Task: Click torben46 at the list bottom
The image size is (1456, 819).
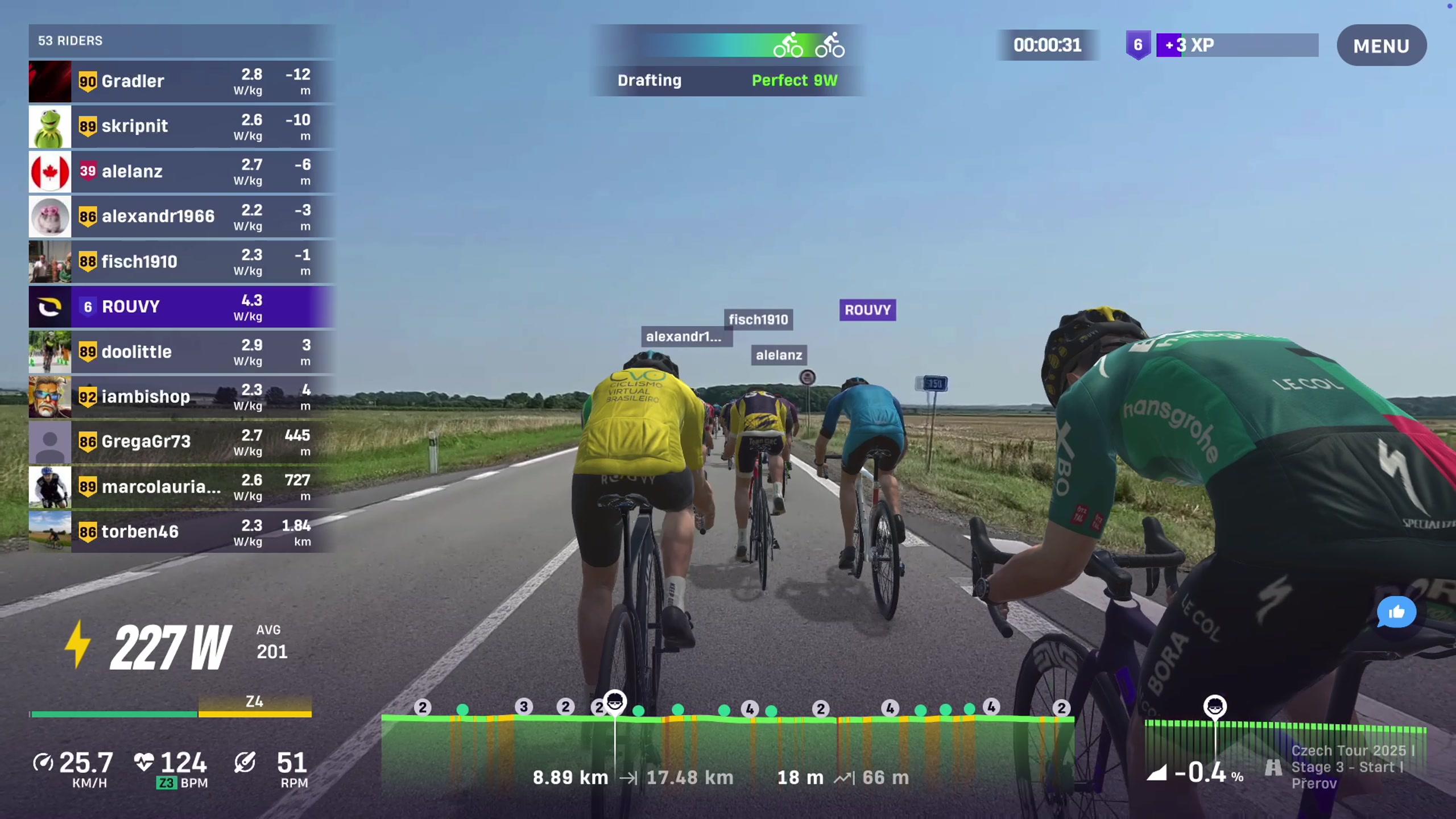Action: click(181, 532)
